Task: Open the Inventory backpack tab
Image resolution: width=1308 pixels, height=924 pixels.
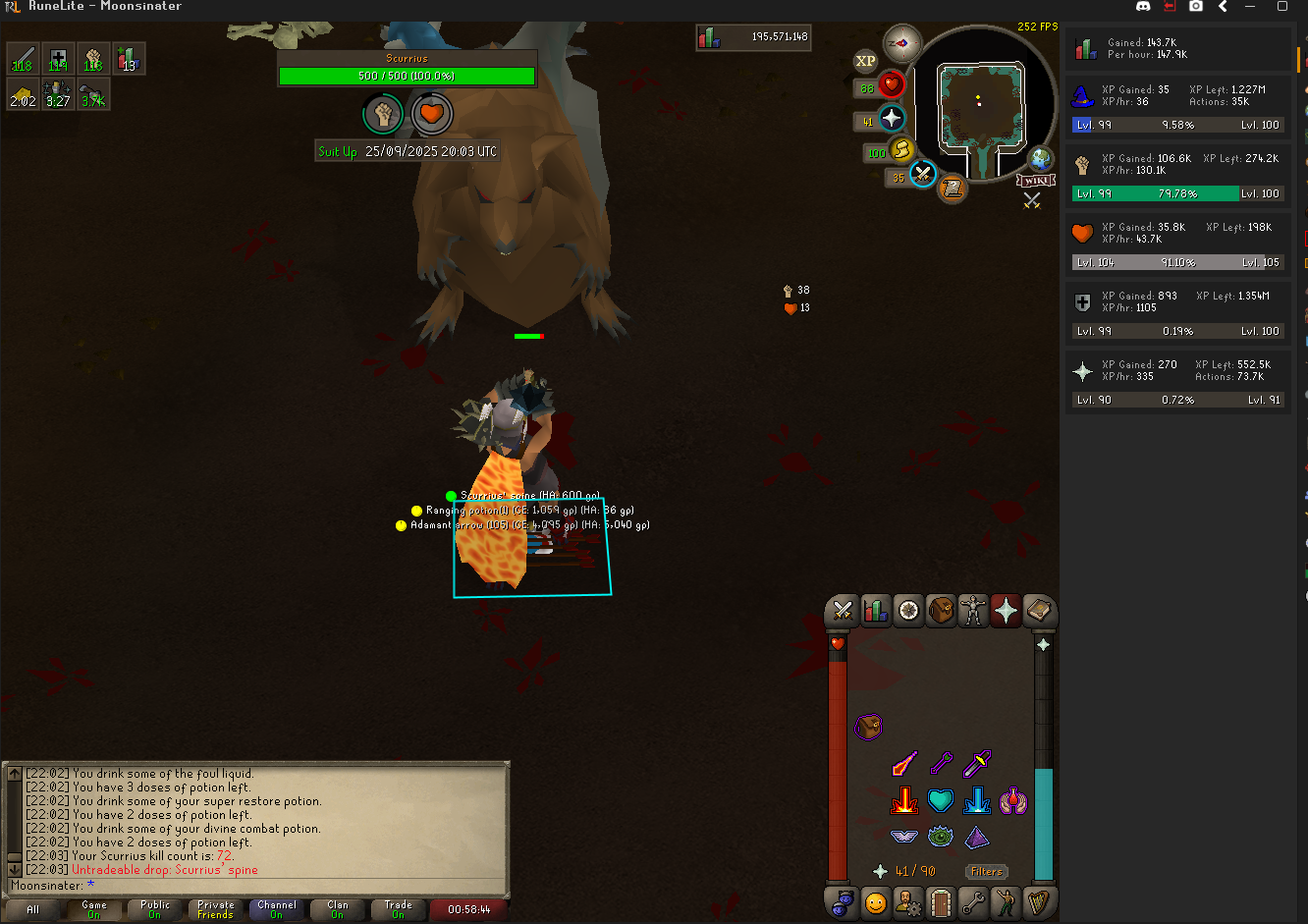Action: (x=941, y=611)
